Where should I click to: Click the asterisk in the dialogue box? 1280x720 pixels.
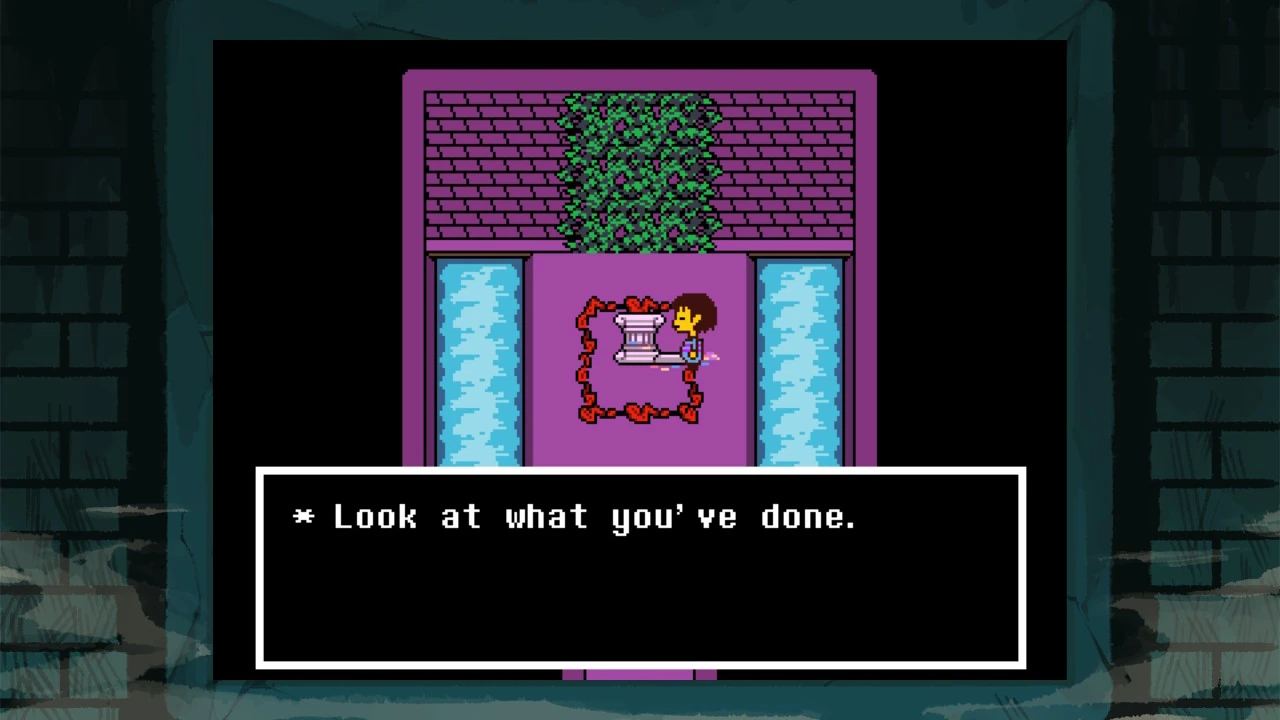pyautogui.click(x=302, y=517)
